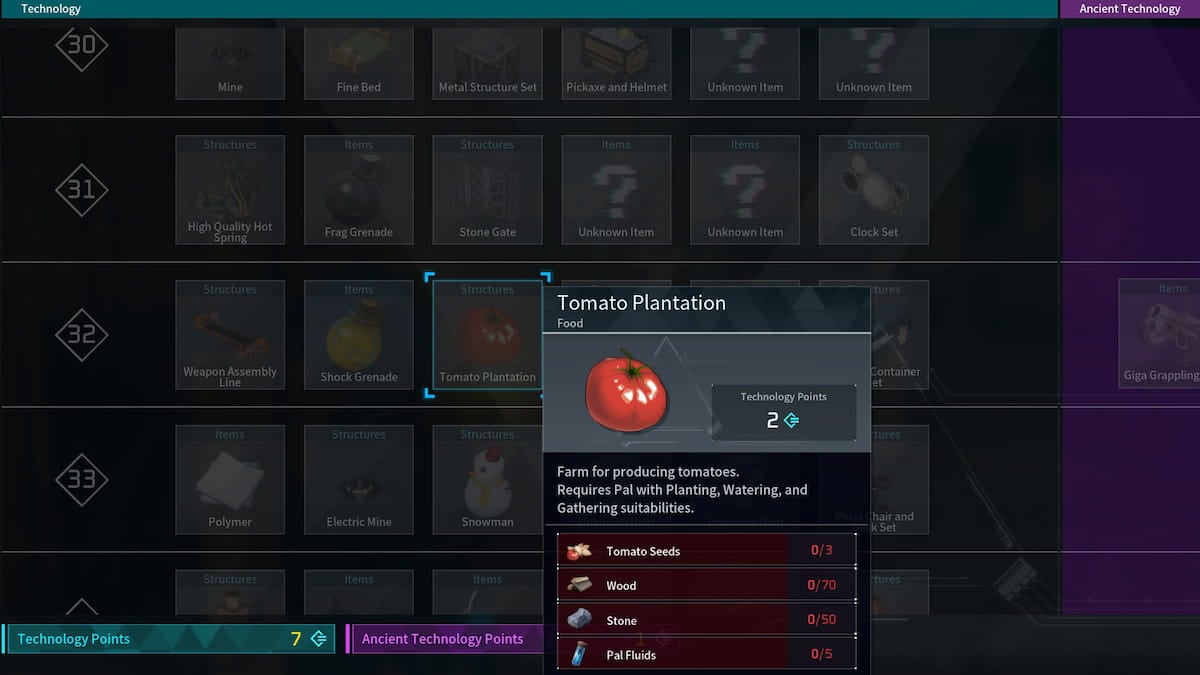Click the Technology header tab
Viewport: 1200px width, 675px height.
tap(51, 9)
